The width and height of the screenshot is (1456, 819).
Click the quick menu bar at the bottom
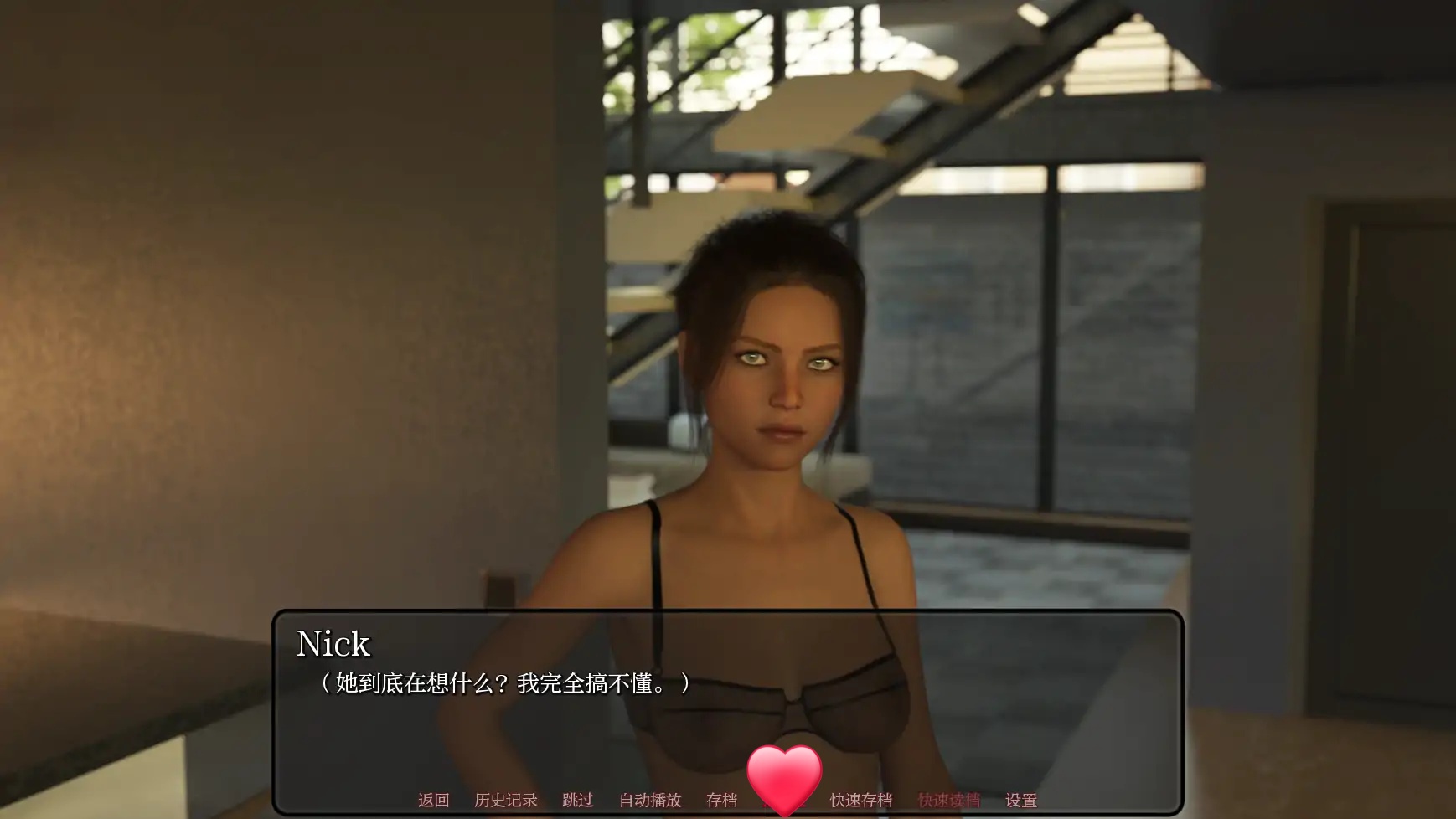729,800
